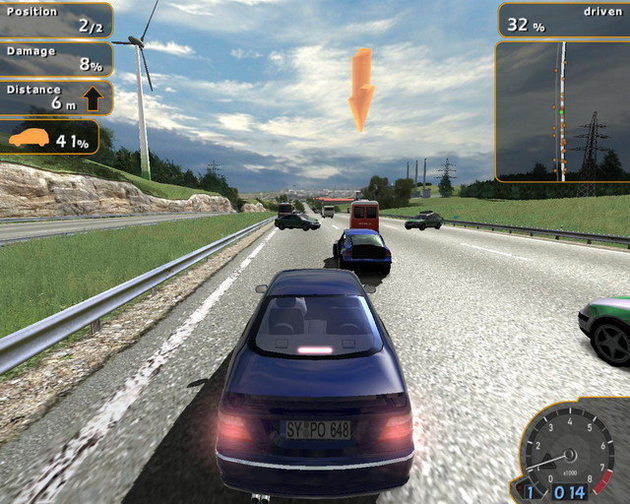The width and height of the screenshot is (630, 504).
Task: Click the tachometer dial gauge
Action: [566, 445]
